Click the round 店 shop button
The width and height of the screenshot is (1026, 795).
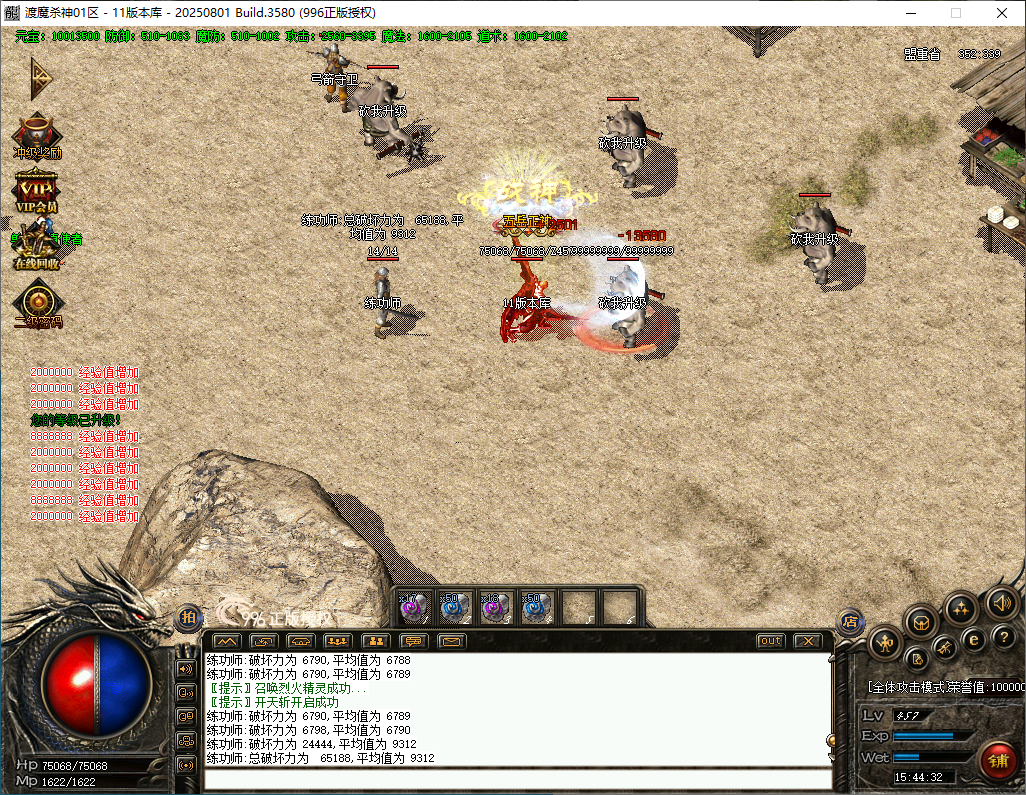pyautogui.click(x=850, y=621)
